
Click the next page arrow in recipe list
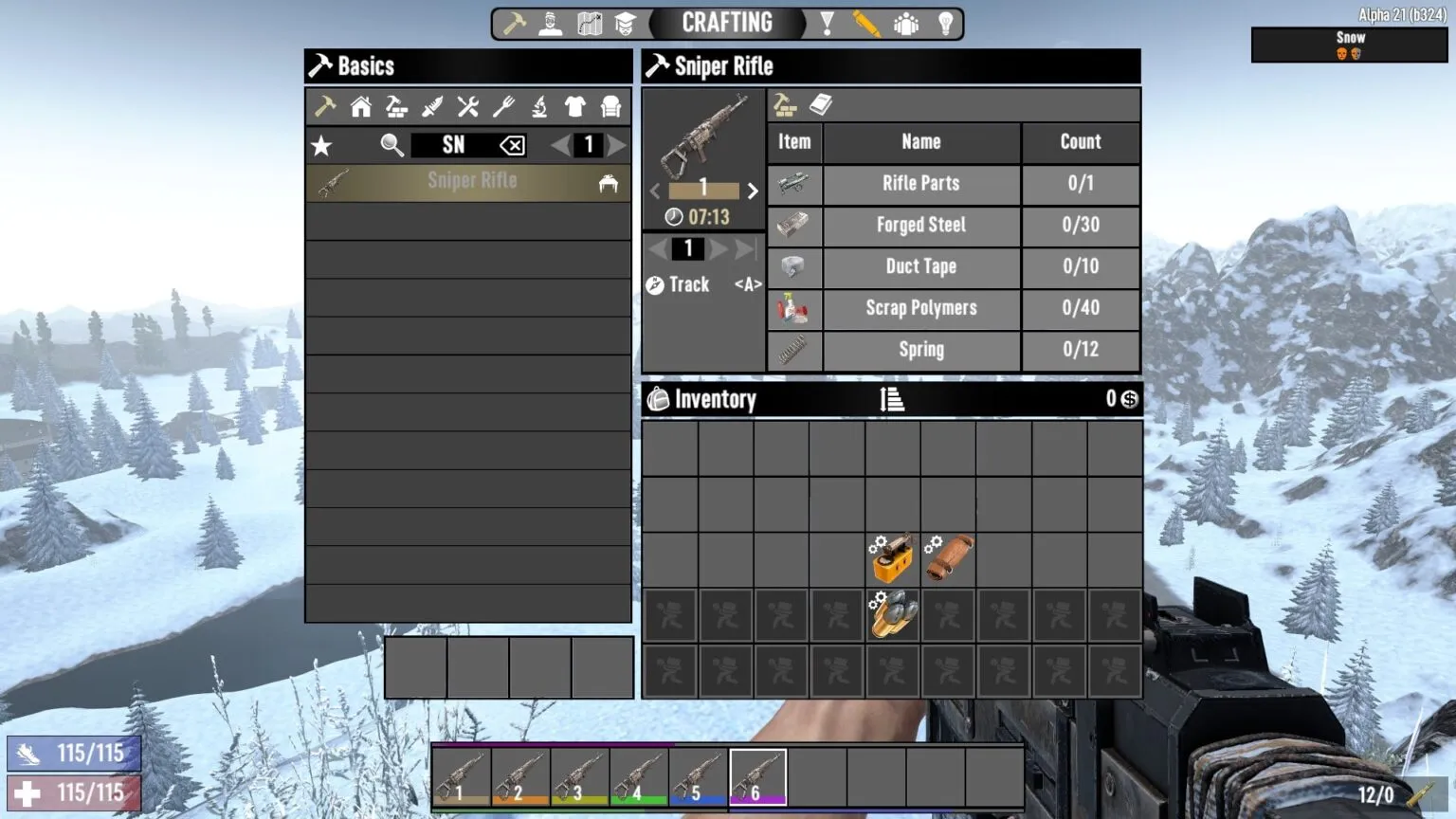click(x=617, y=145)
